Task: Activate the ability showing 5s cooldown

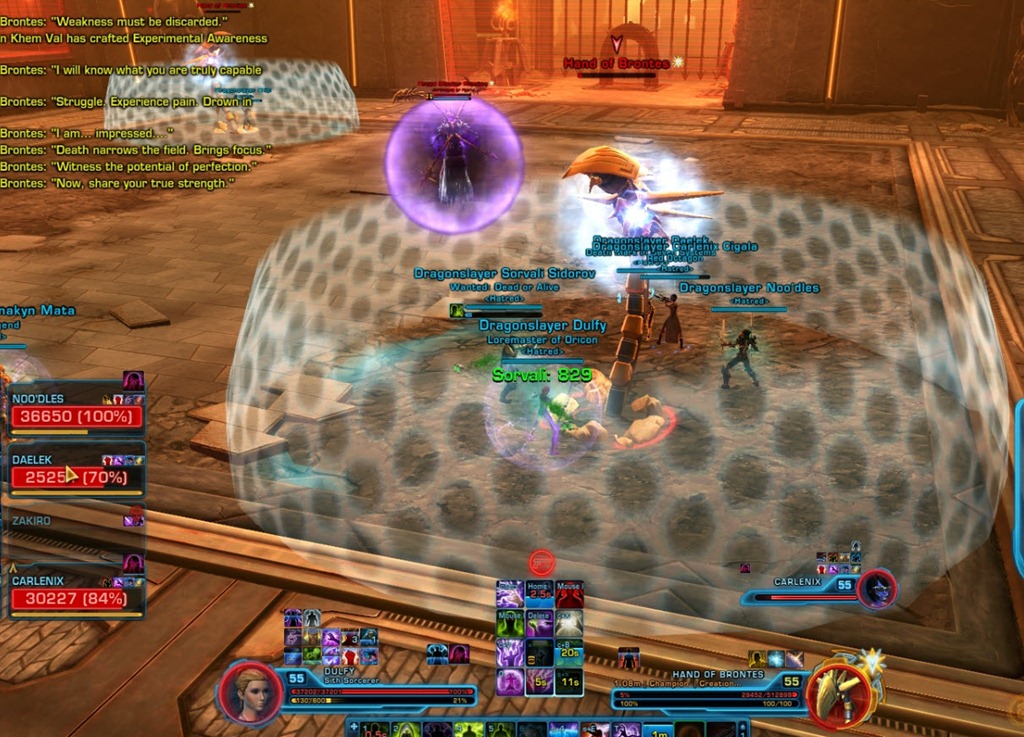Action: click(x=540, y=682)
